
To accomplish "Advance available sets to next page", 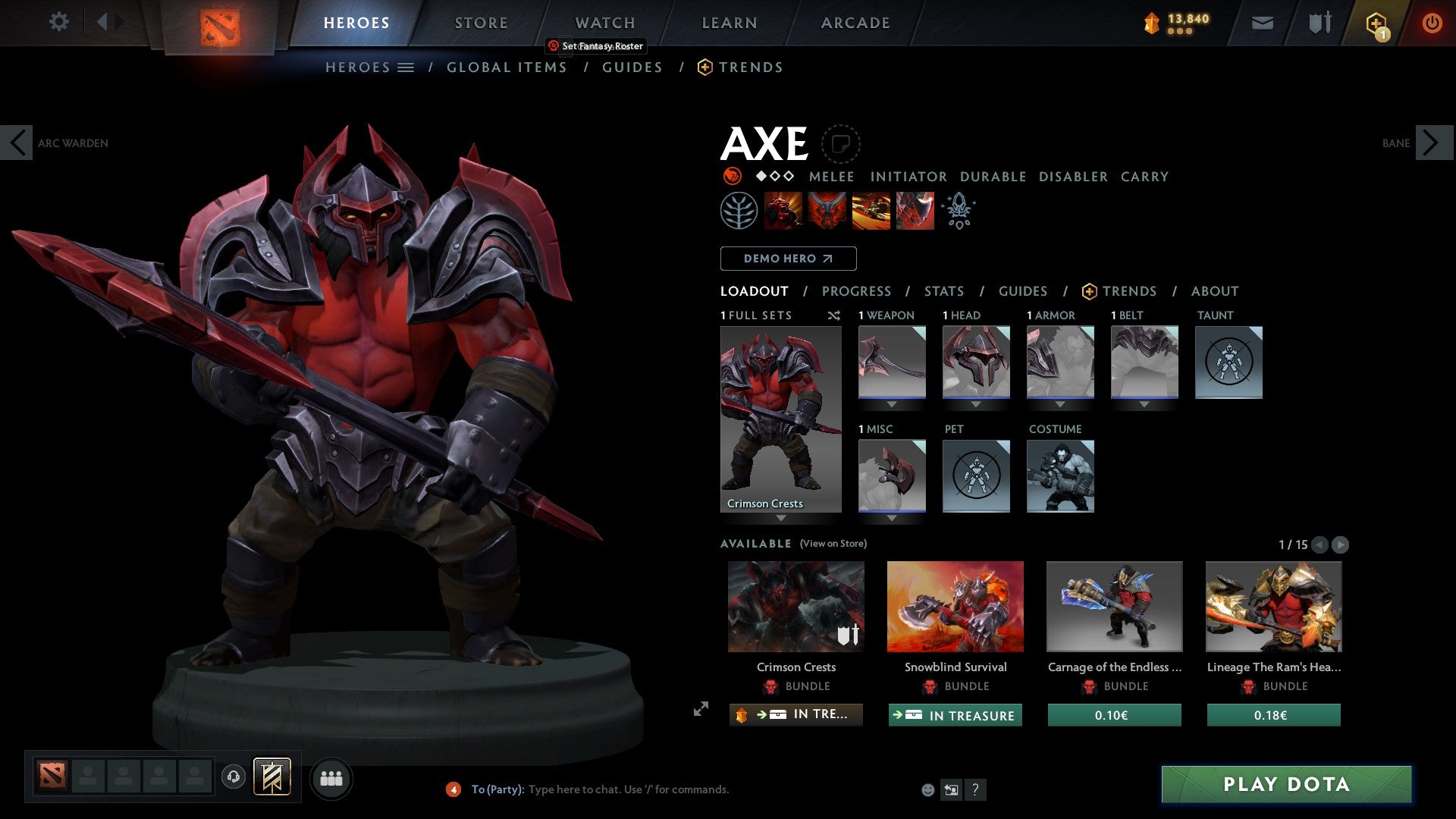I will point(1341,544).
